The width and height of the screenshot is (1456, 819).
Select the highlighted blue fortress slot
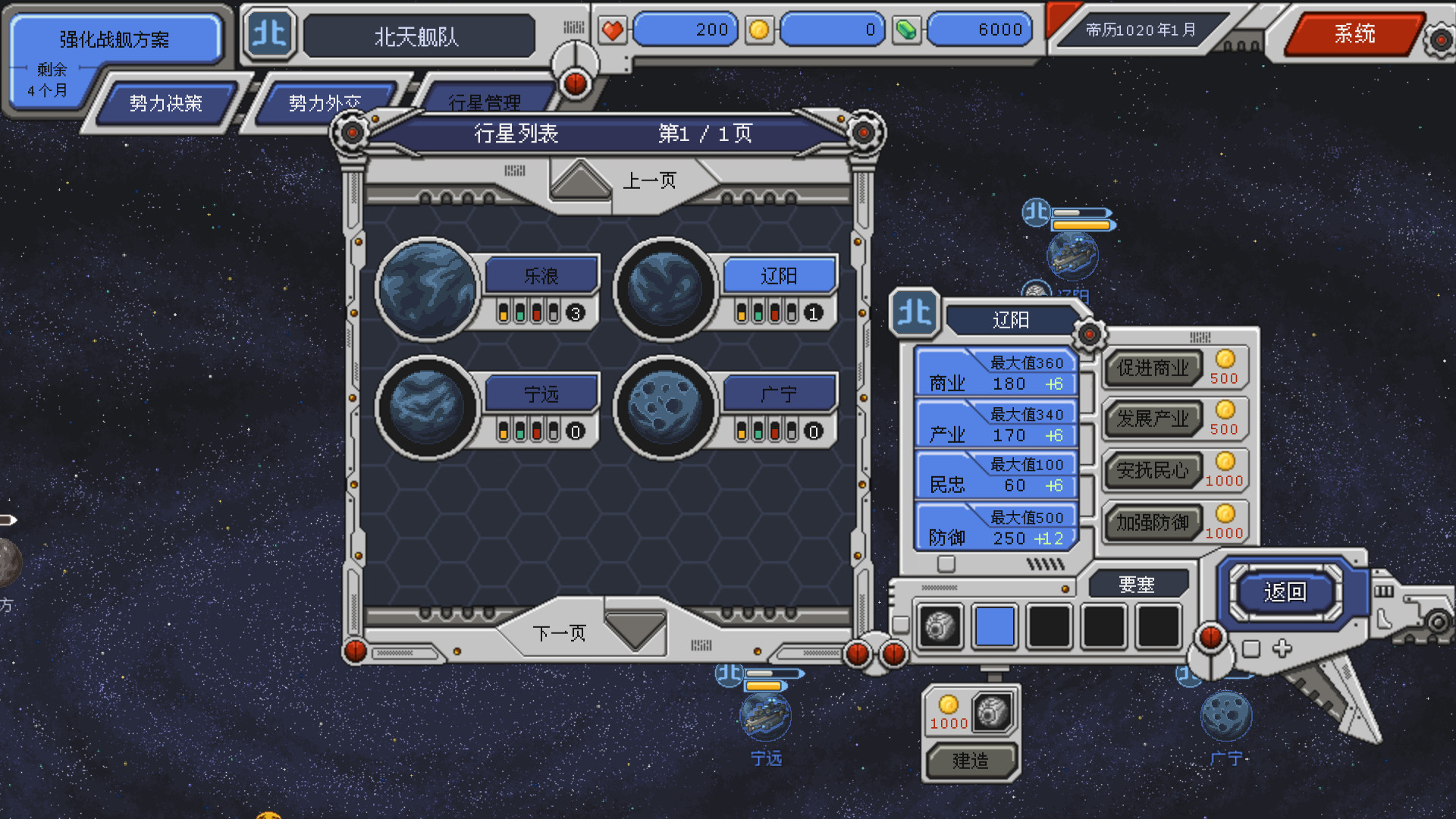pyautogui.click(x=994, y=626)
